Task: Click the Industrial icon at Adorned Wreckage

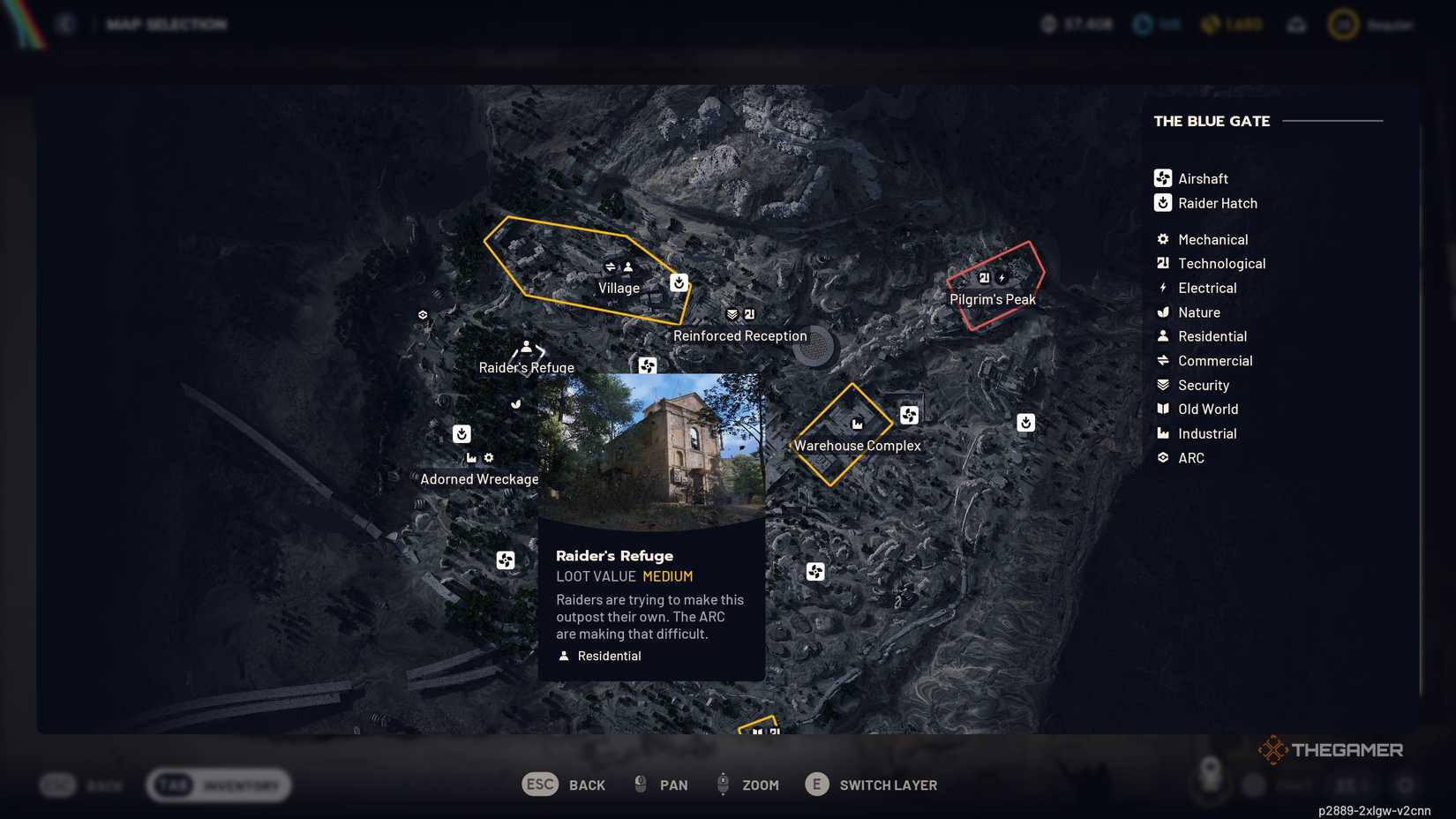Action: pyautogui.click(x=470, y=458)
